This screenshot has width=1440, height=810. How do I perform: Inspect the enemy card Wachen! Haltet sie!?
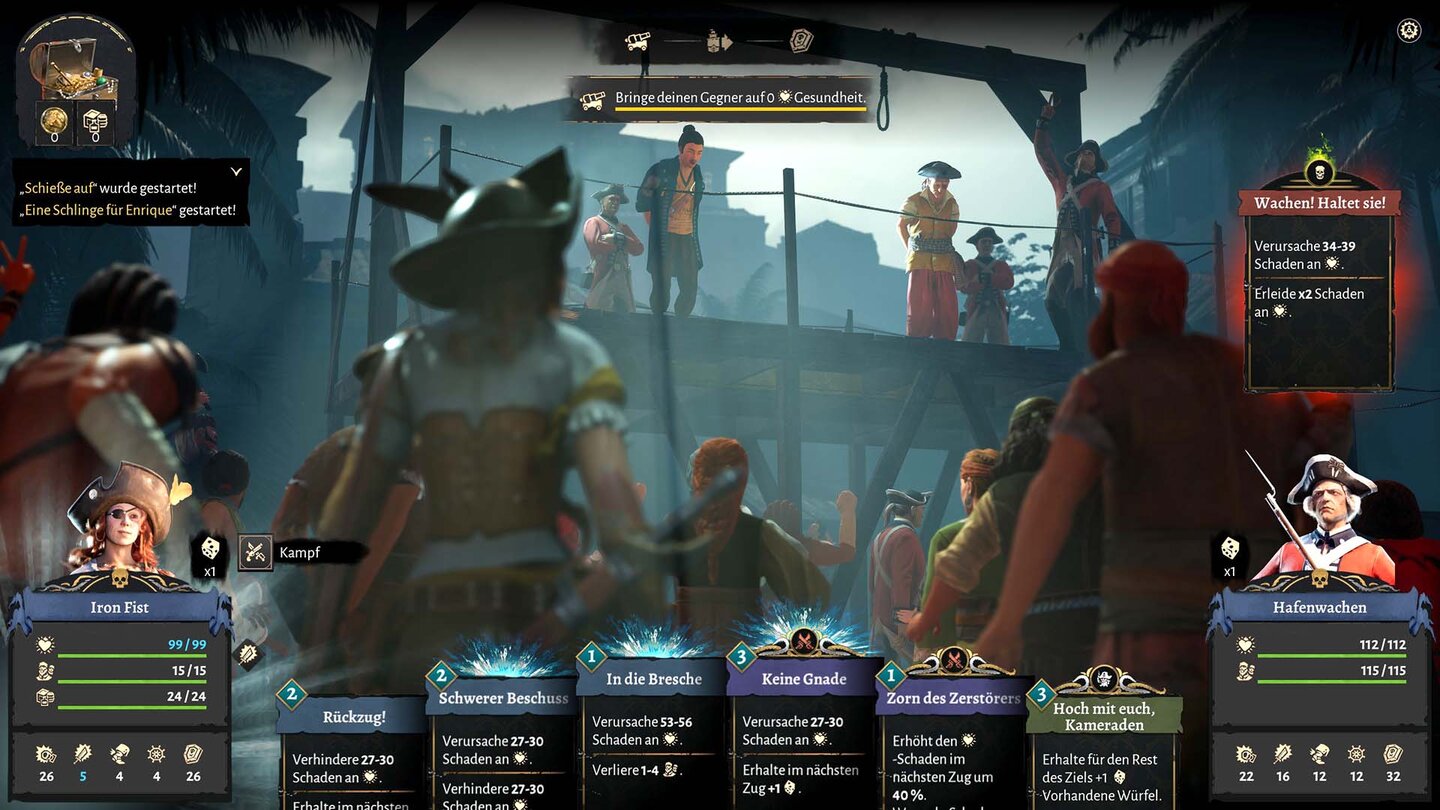(1319, 290)
